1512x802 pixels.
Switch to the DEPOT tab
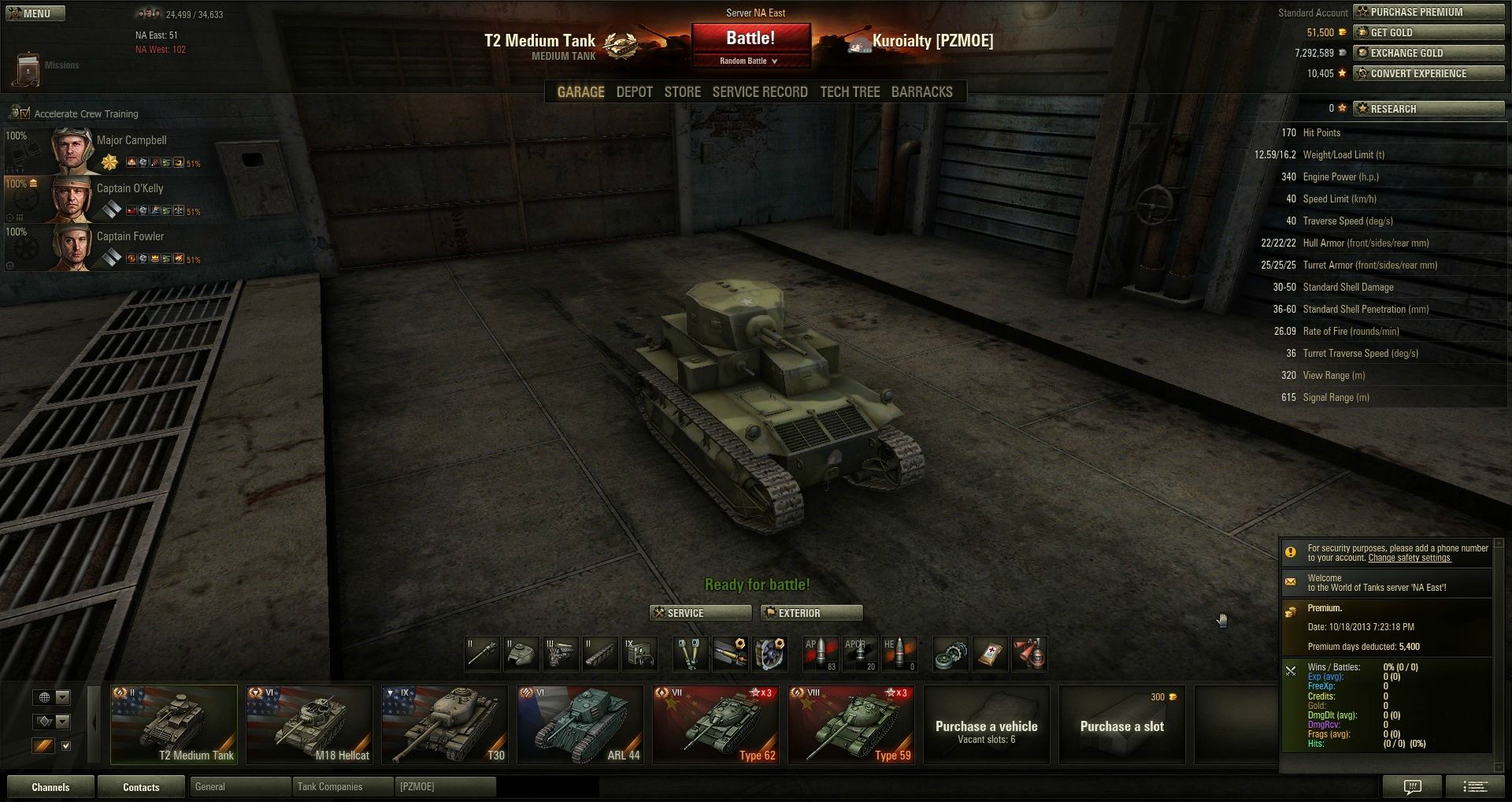click(634, 92)
